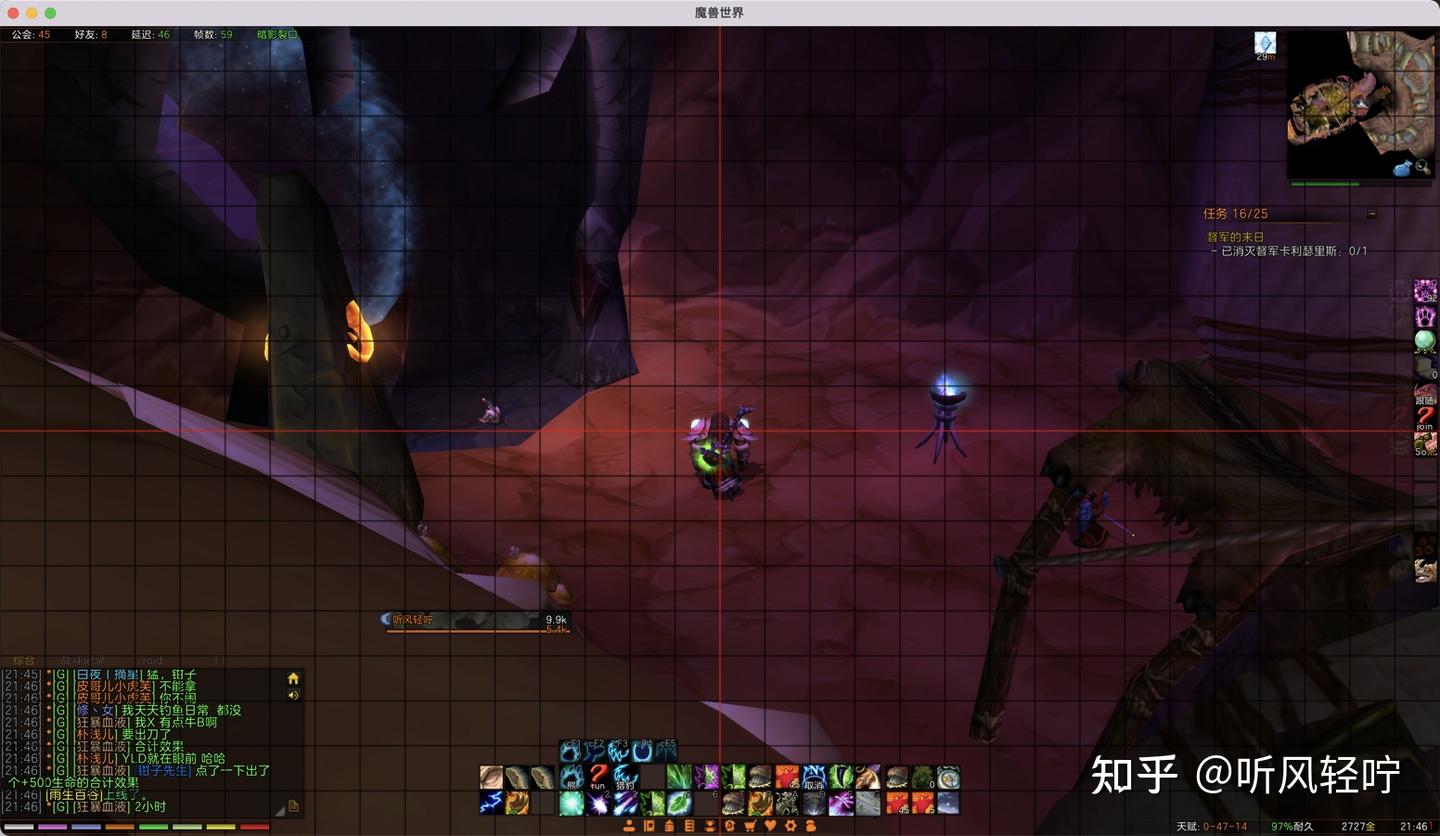Open the shopping cart micro menu button
Image resolution: width=1440 pixels, height=836 pixels.
[750, 826]
